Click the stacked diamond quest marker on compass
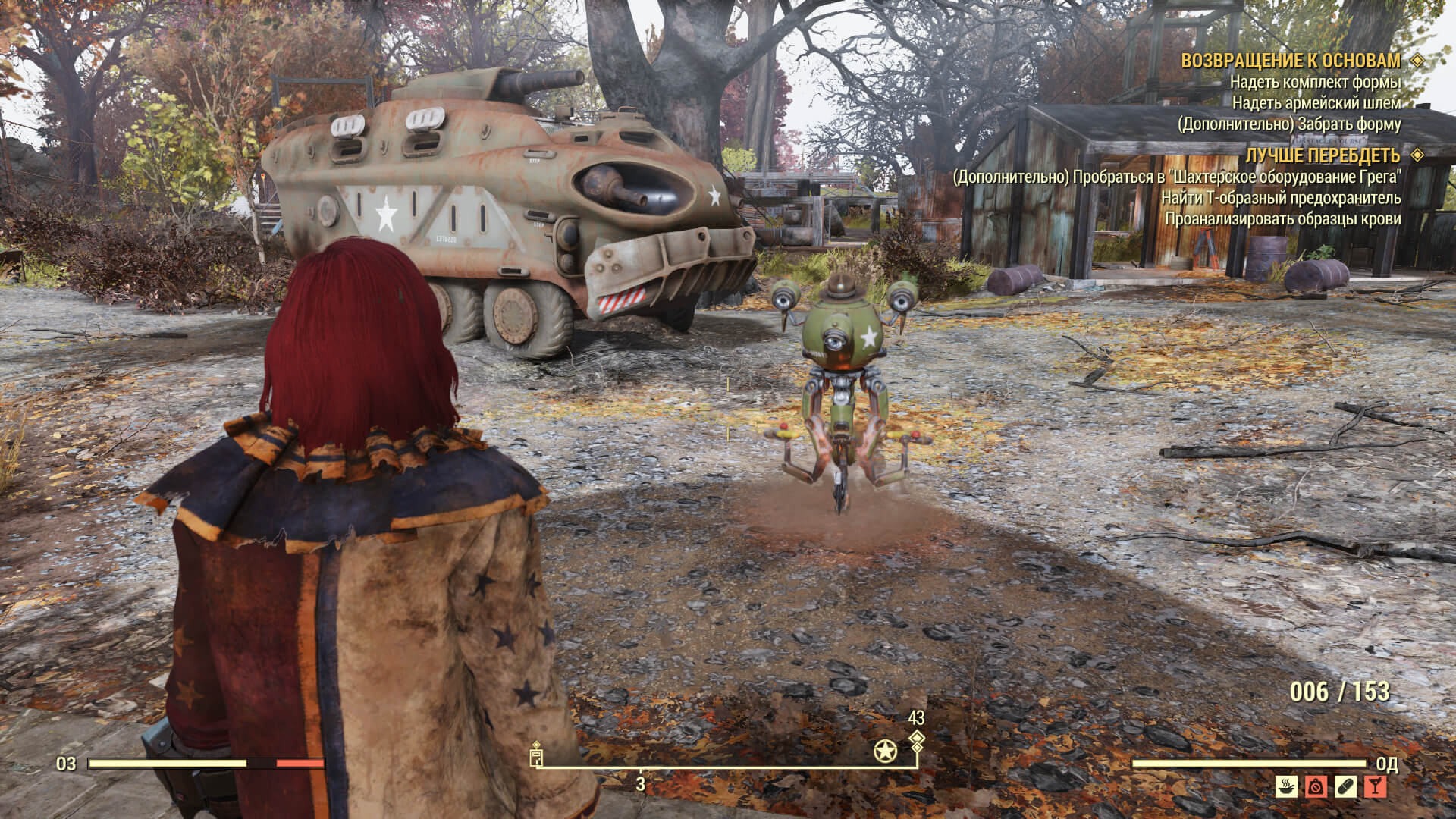This screenshot has width=1456, height=819. coord(917,741)
